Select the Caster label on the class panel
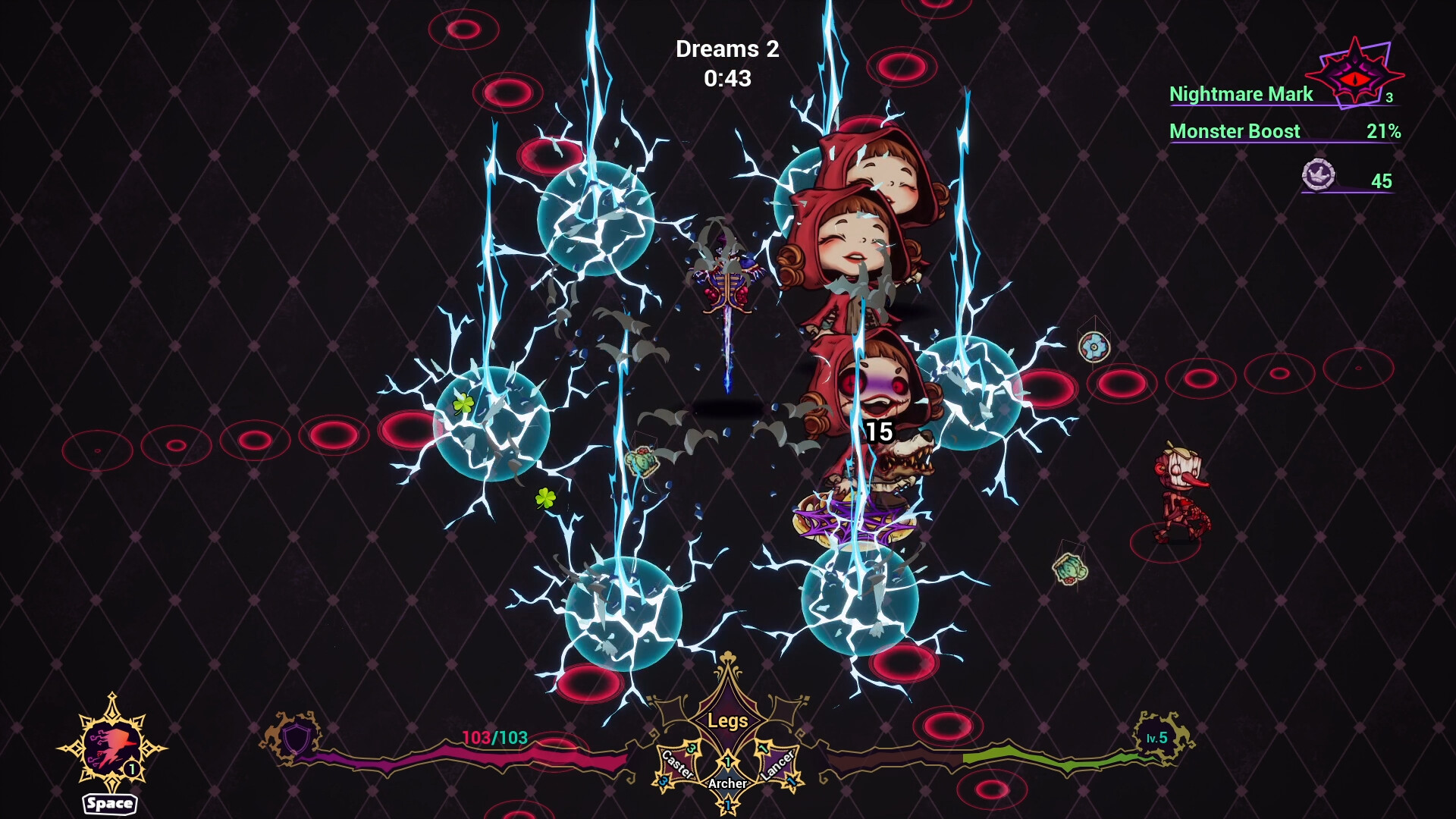The width and height of the screenshot is (1456, 819). click(679, 764)
